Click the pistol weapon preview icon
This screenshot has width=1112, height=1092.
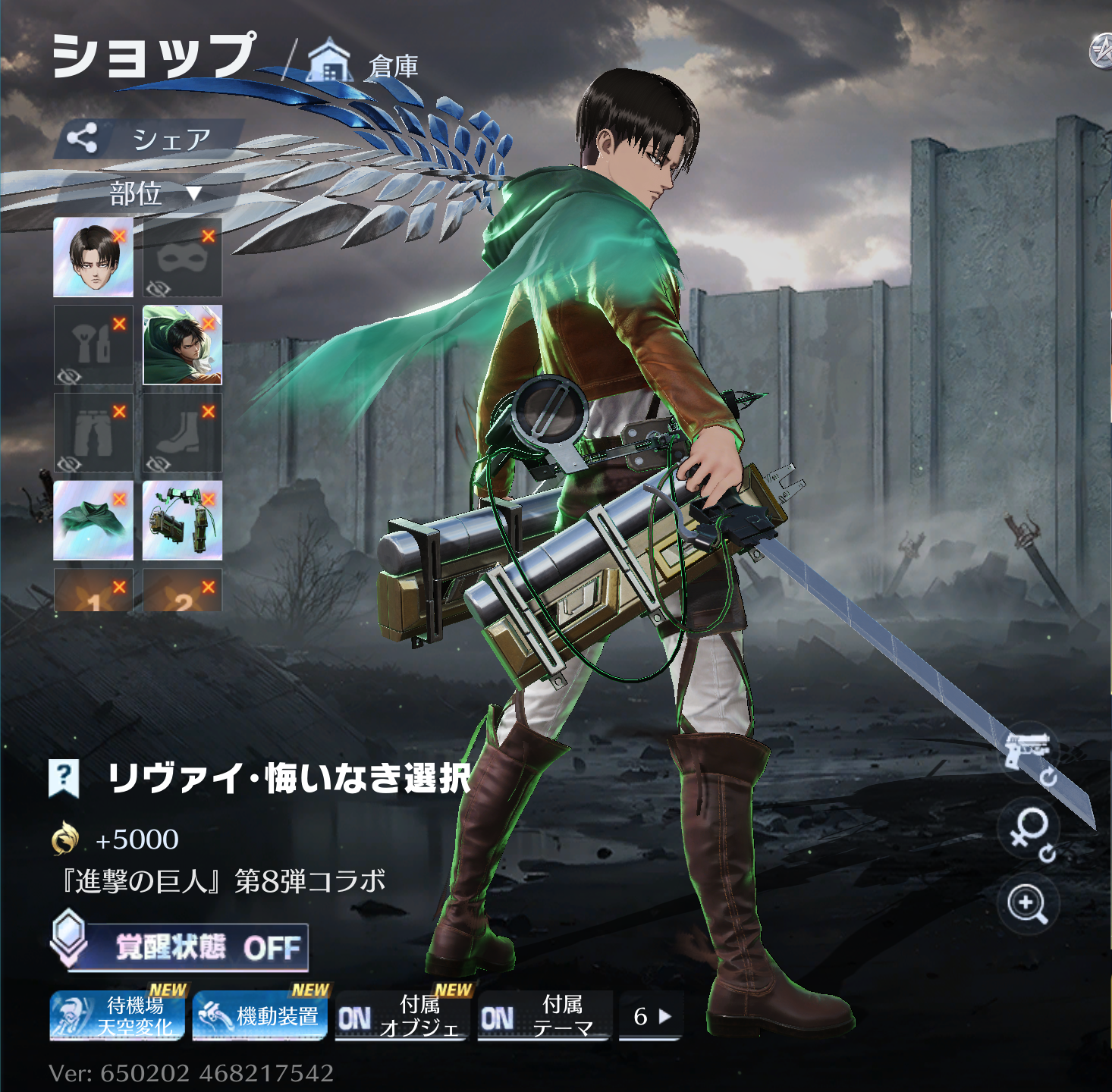point(1029,754)
